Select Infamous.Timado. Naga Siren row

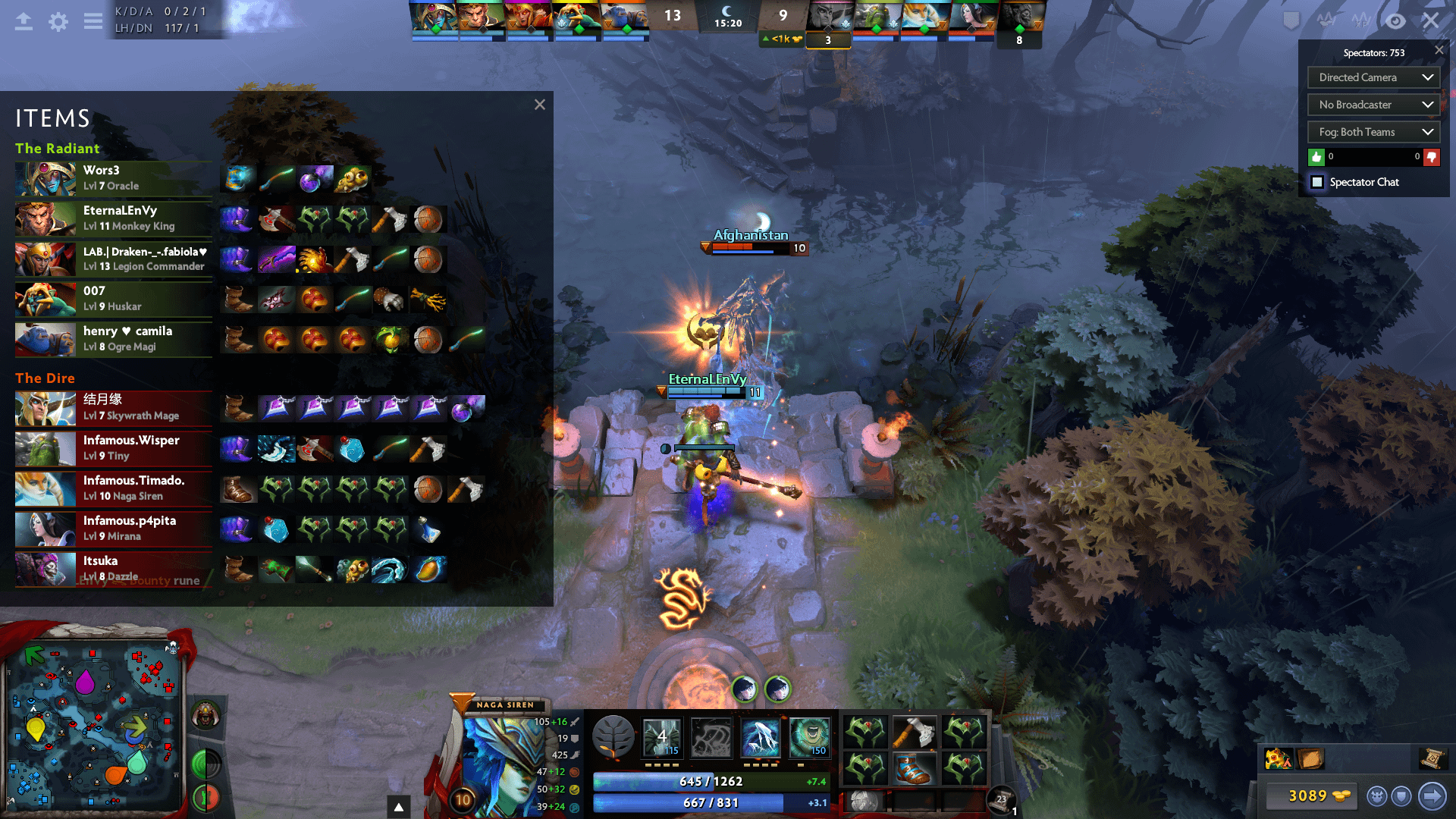(114, 488)
